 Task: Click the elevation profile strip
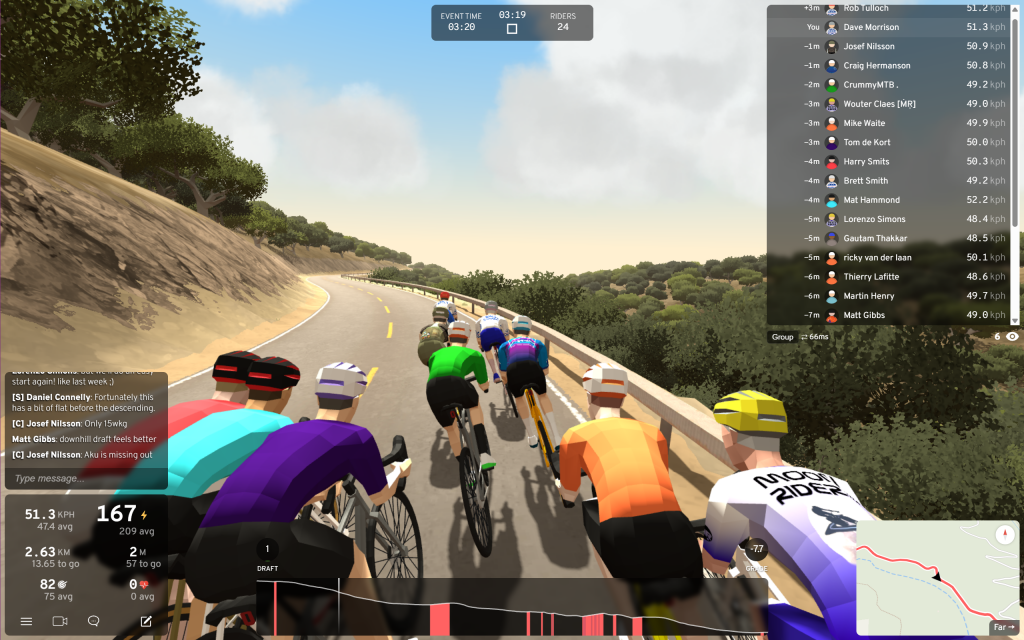[511, 607]
